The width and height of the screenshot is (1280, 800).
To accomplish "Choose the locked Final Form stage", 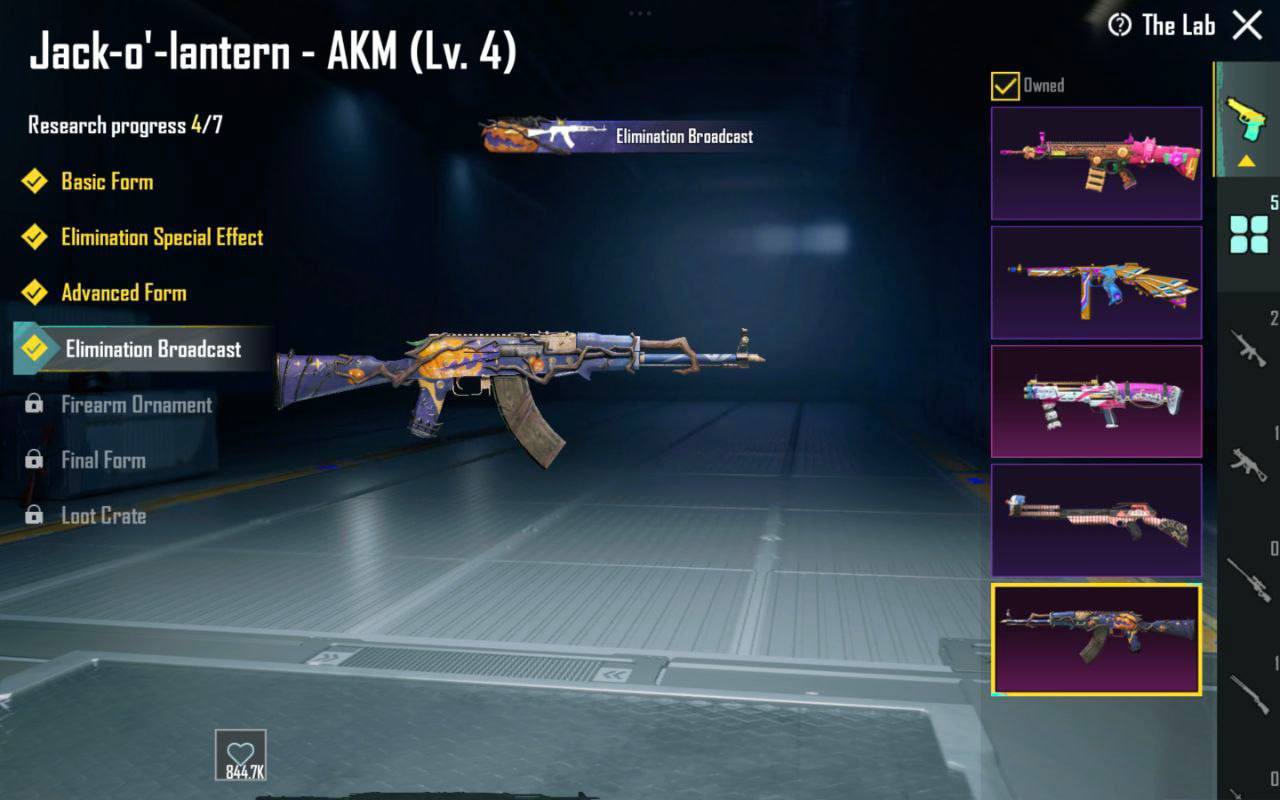I will (103, 461).
